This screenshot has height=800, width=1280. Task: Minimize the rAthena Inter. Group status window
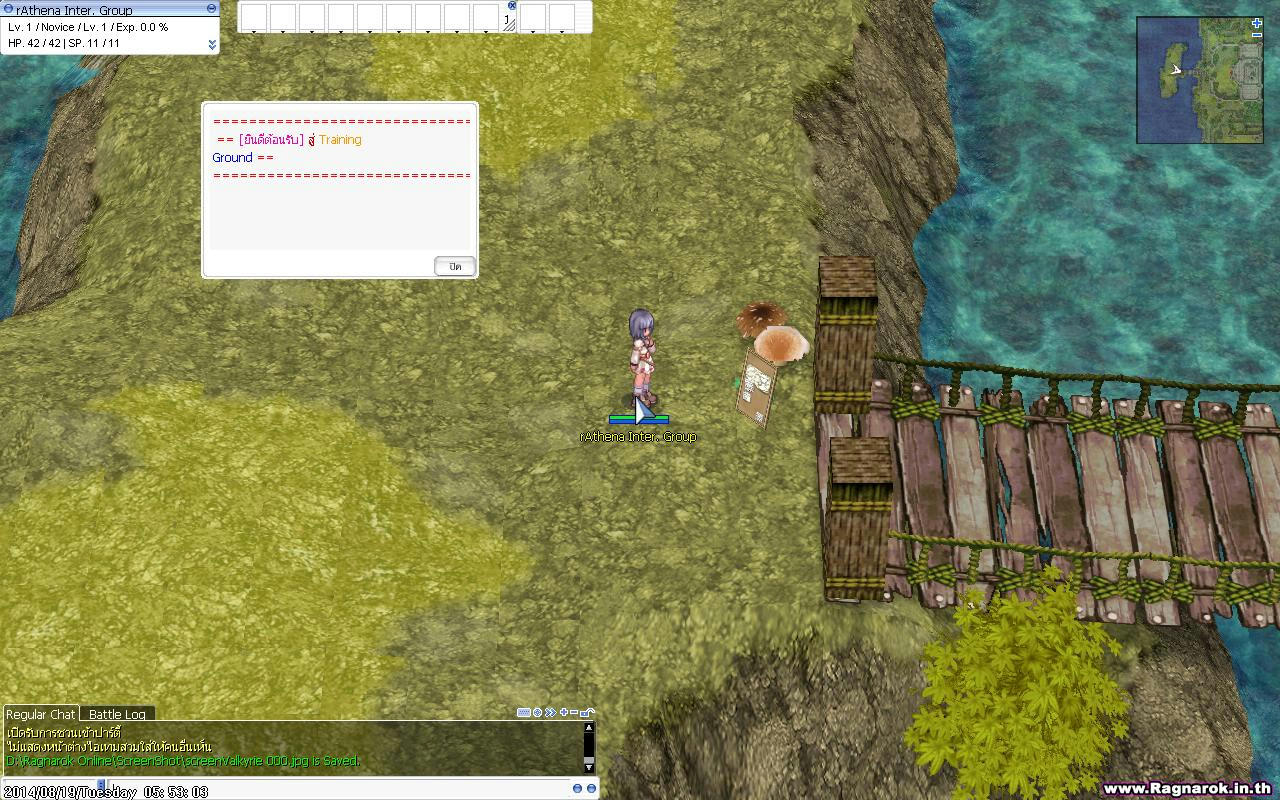[x=211, y=8]
